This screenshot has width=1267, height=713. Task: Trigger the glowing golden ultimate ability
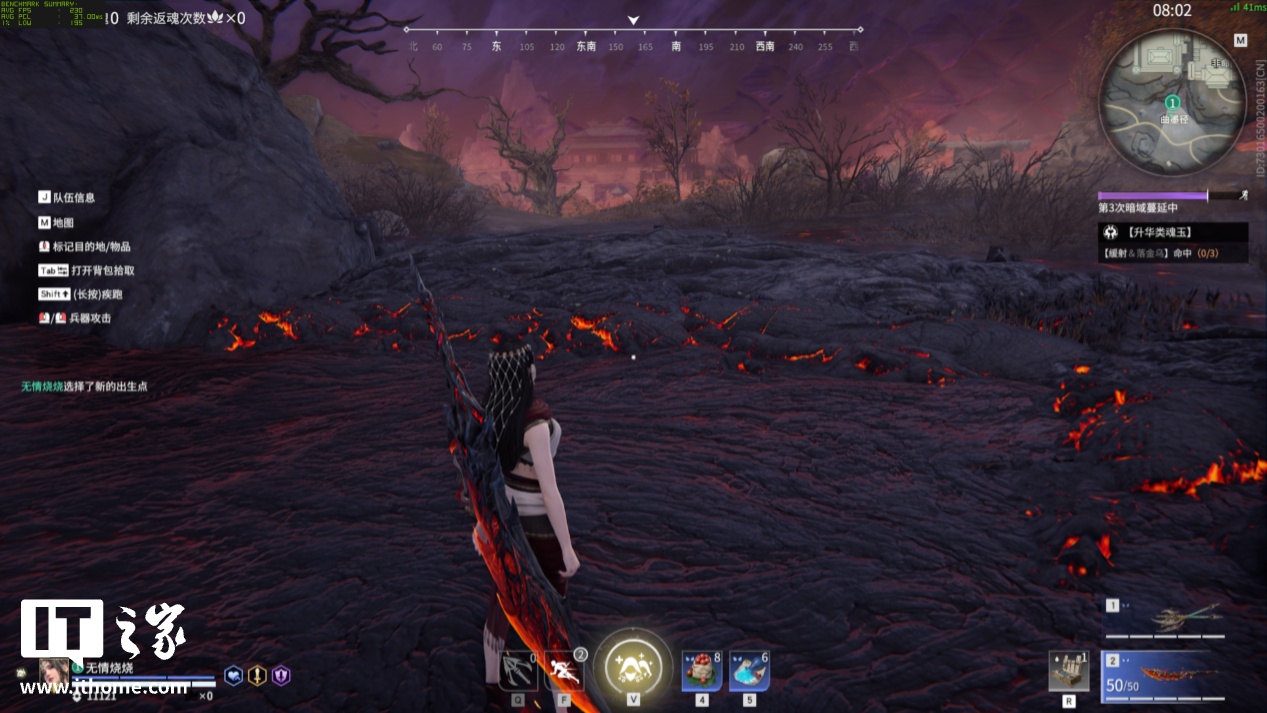point(633,667)
